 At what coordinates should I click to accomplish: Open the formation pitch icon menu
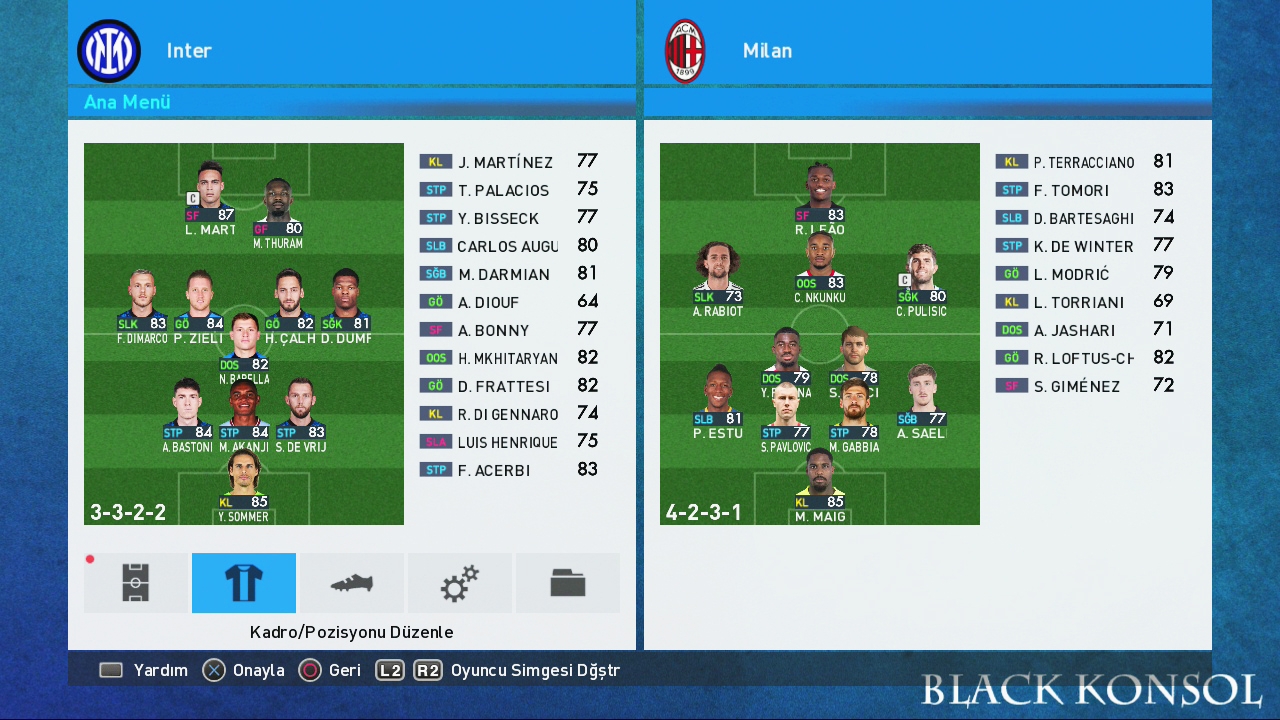tap(136, 583)
